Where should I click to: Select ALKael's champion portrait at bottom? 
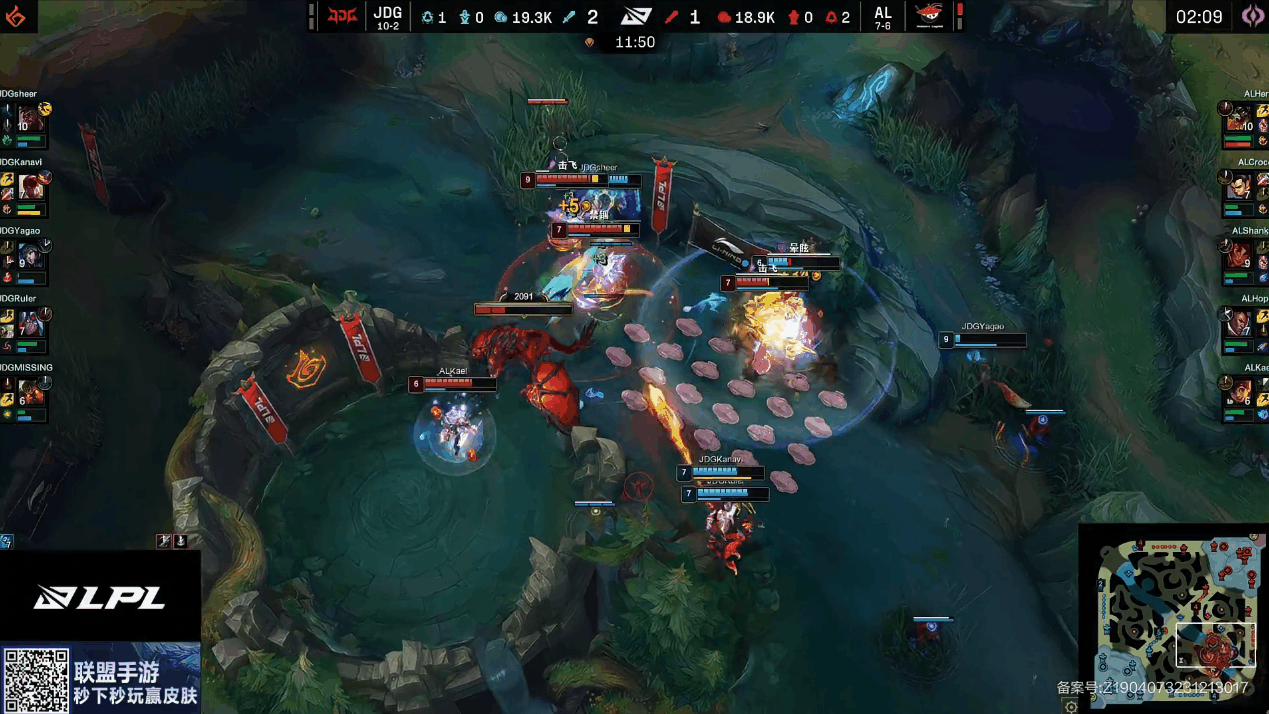(1240, 393)
